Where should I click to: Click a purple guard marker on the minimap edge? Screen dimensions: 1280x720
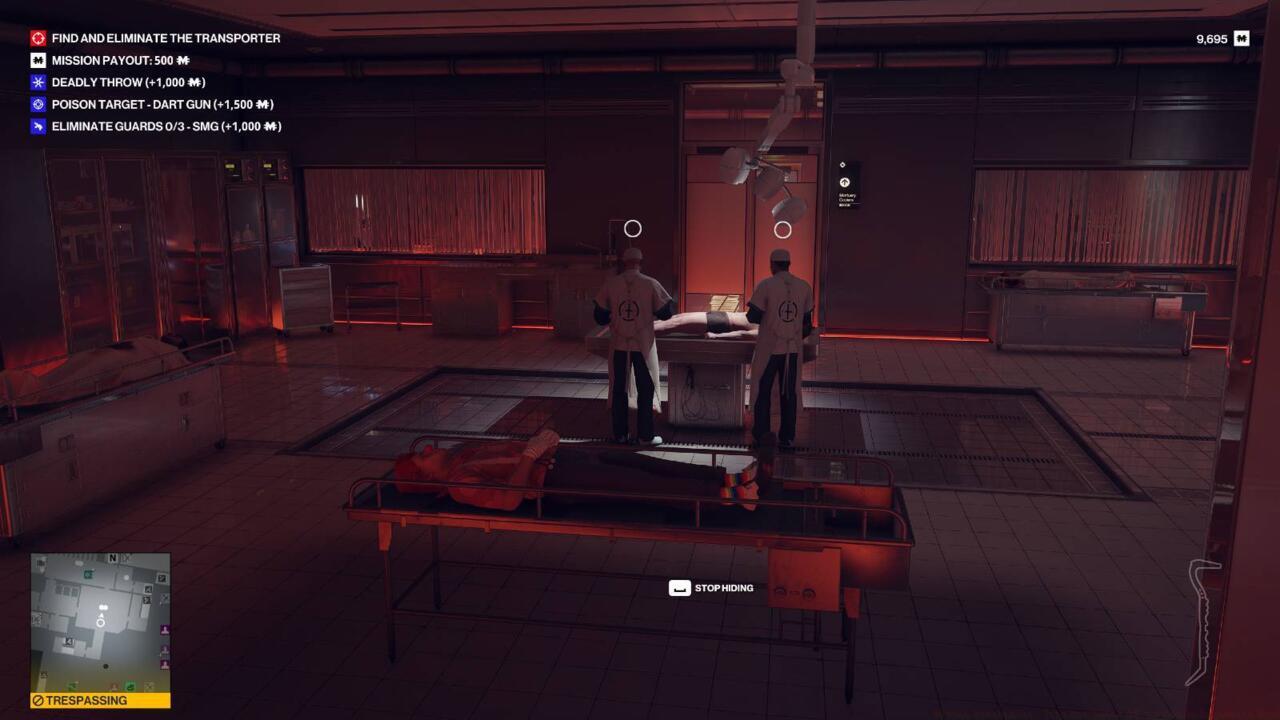(166, 629)
